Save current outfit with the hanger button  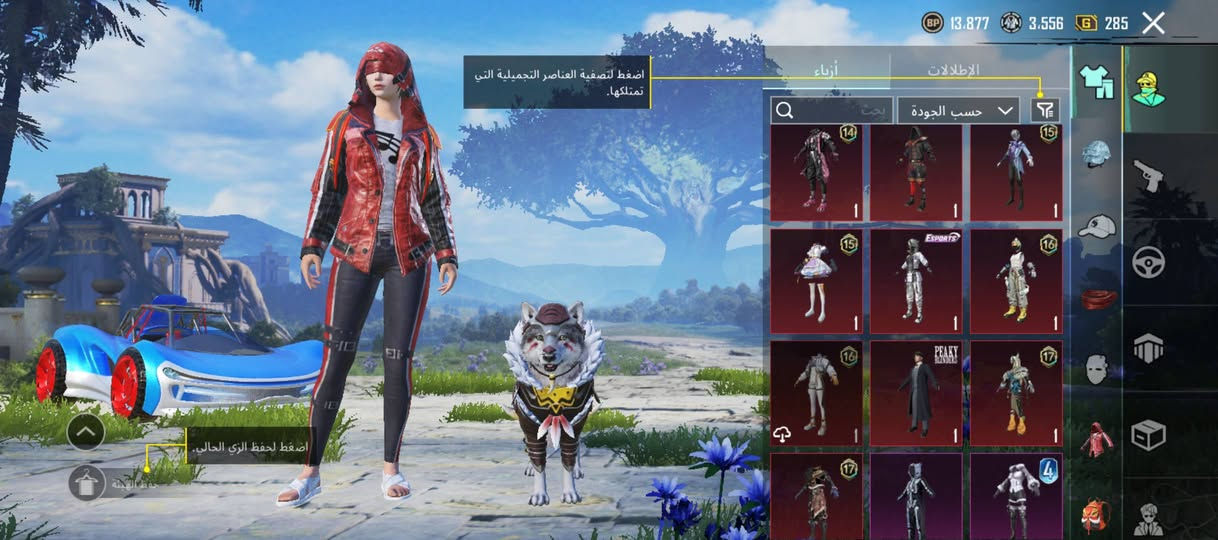[x=87, y=483]
